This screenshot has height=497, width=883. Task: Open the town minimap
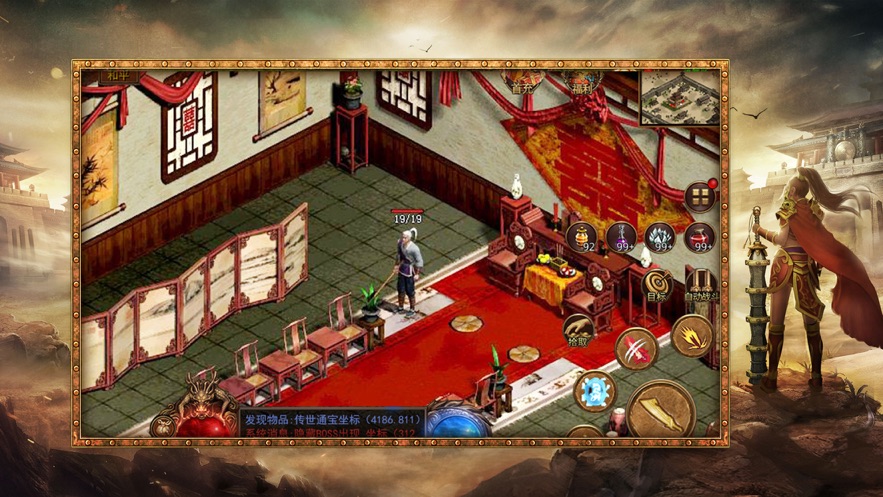[678, 97]
